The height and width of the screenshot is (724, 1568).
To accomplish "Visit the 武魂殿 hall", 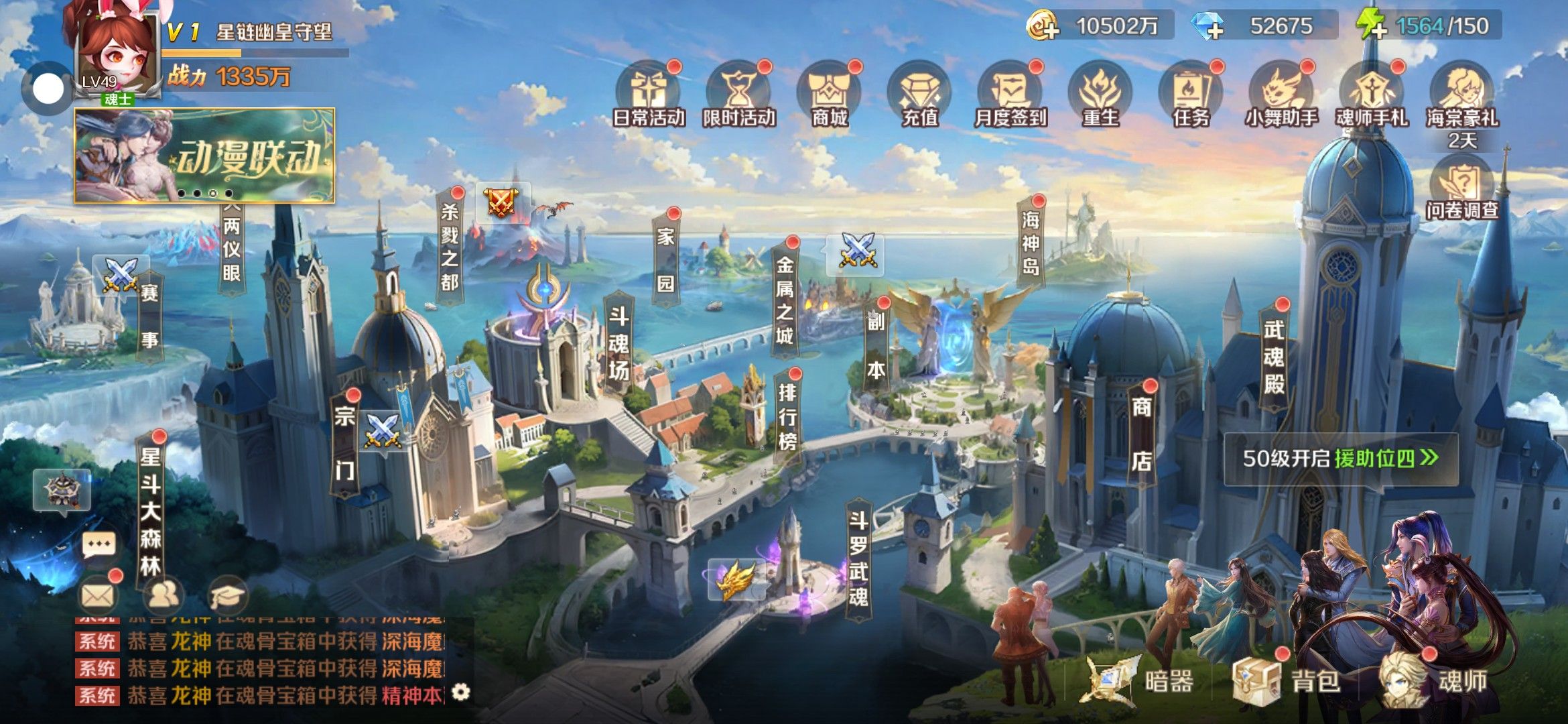I will point(1274,357).
